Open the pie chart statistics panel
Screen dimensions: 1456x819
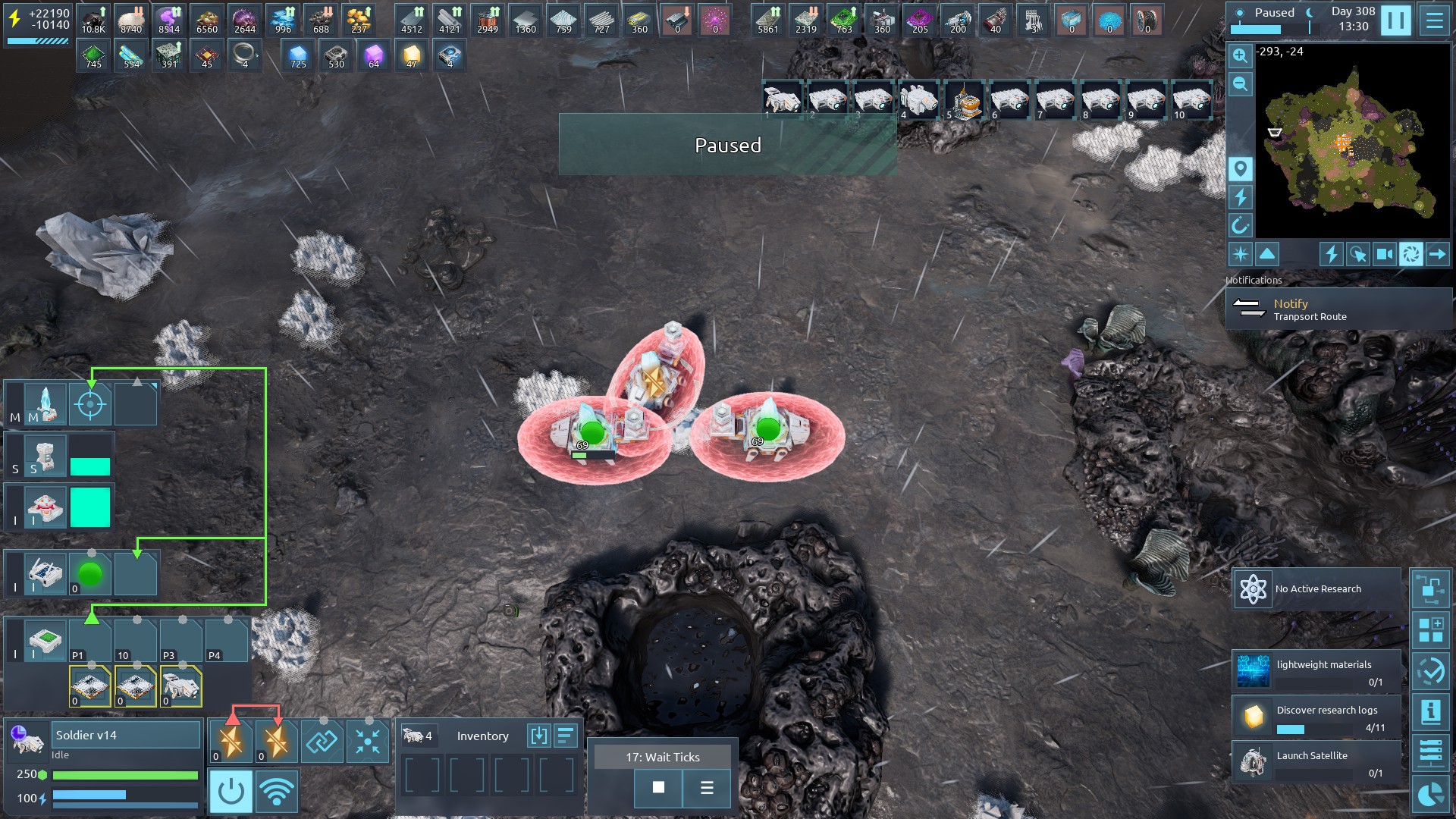(1430, 795)
